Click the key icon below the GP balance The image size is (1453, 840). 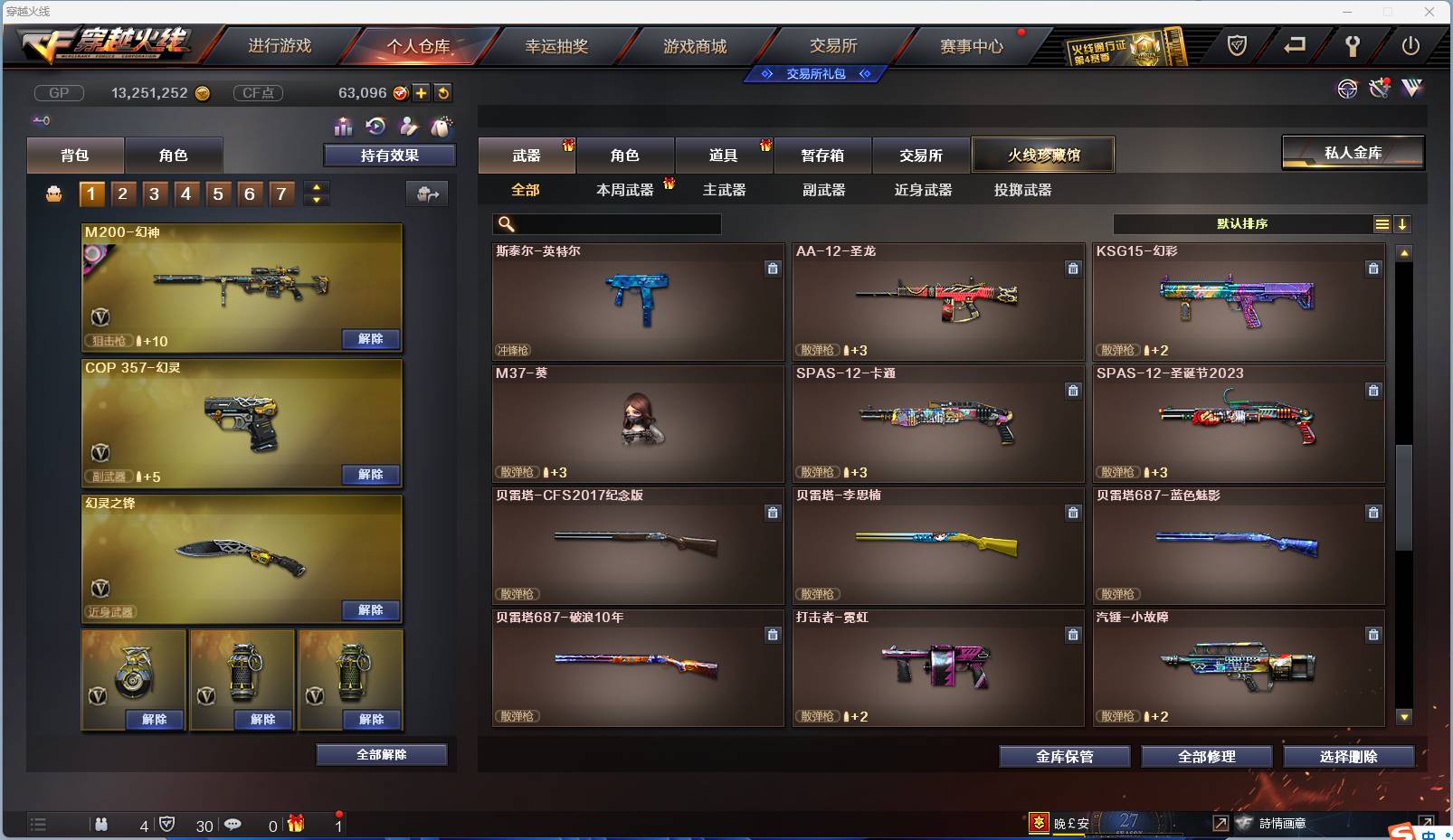pos(42,120)
